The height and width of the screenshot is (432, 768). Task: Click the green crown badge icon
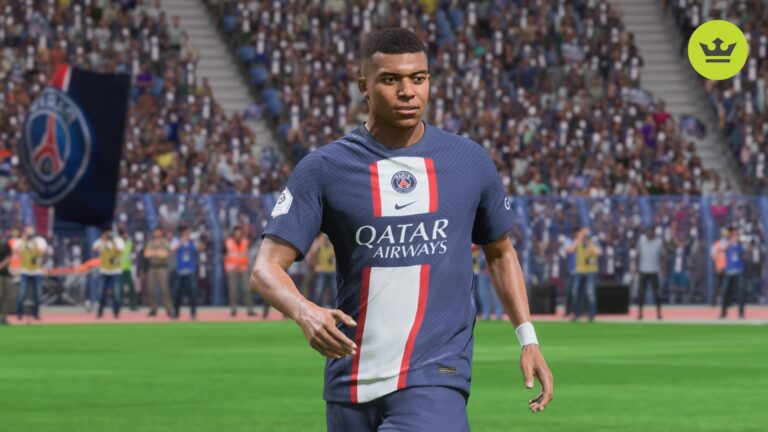717,50
